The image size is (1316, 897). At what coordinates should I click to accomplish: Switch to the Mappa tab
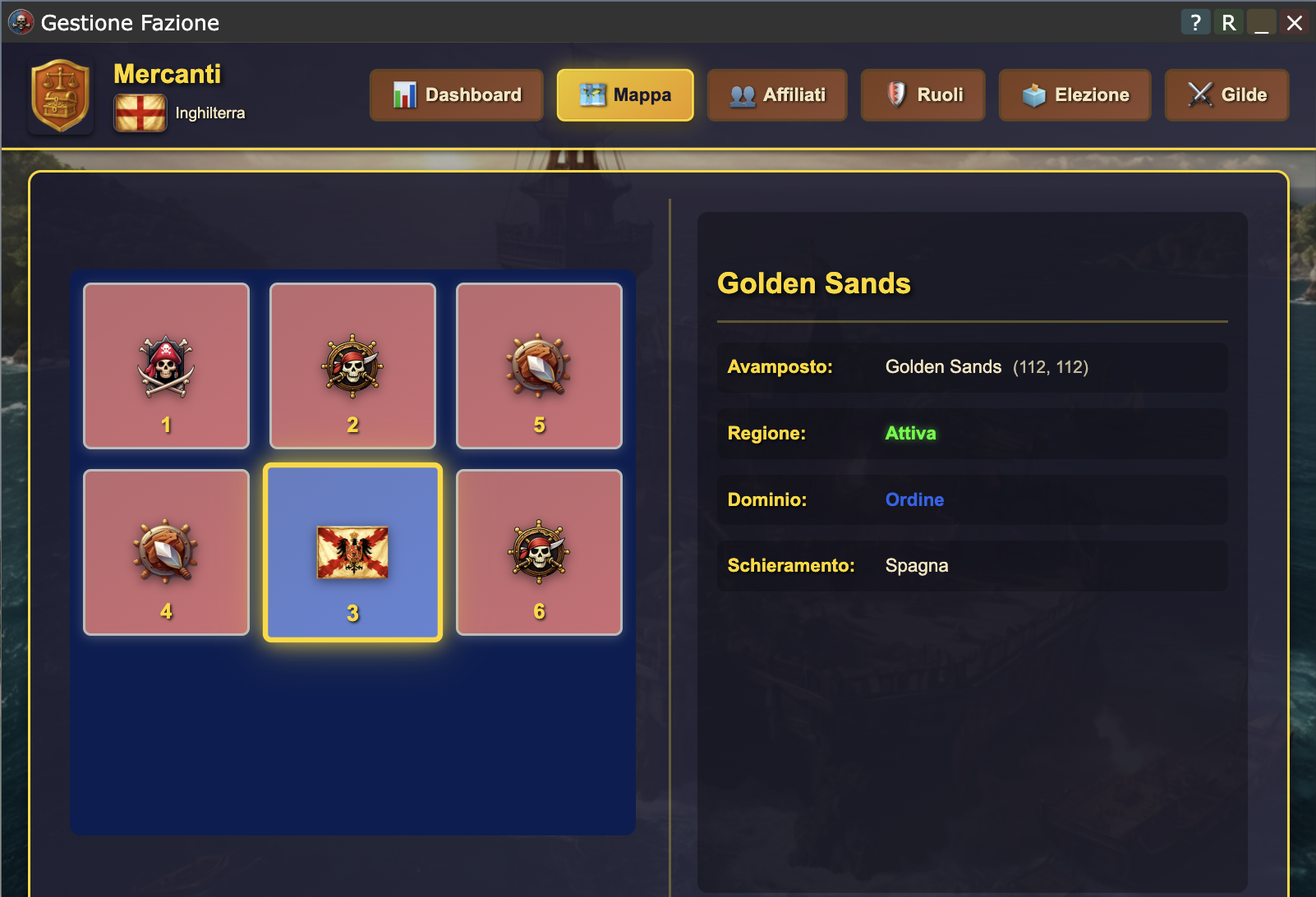pos(625,95)
